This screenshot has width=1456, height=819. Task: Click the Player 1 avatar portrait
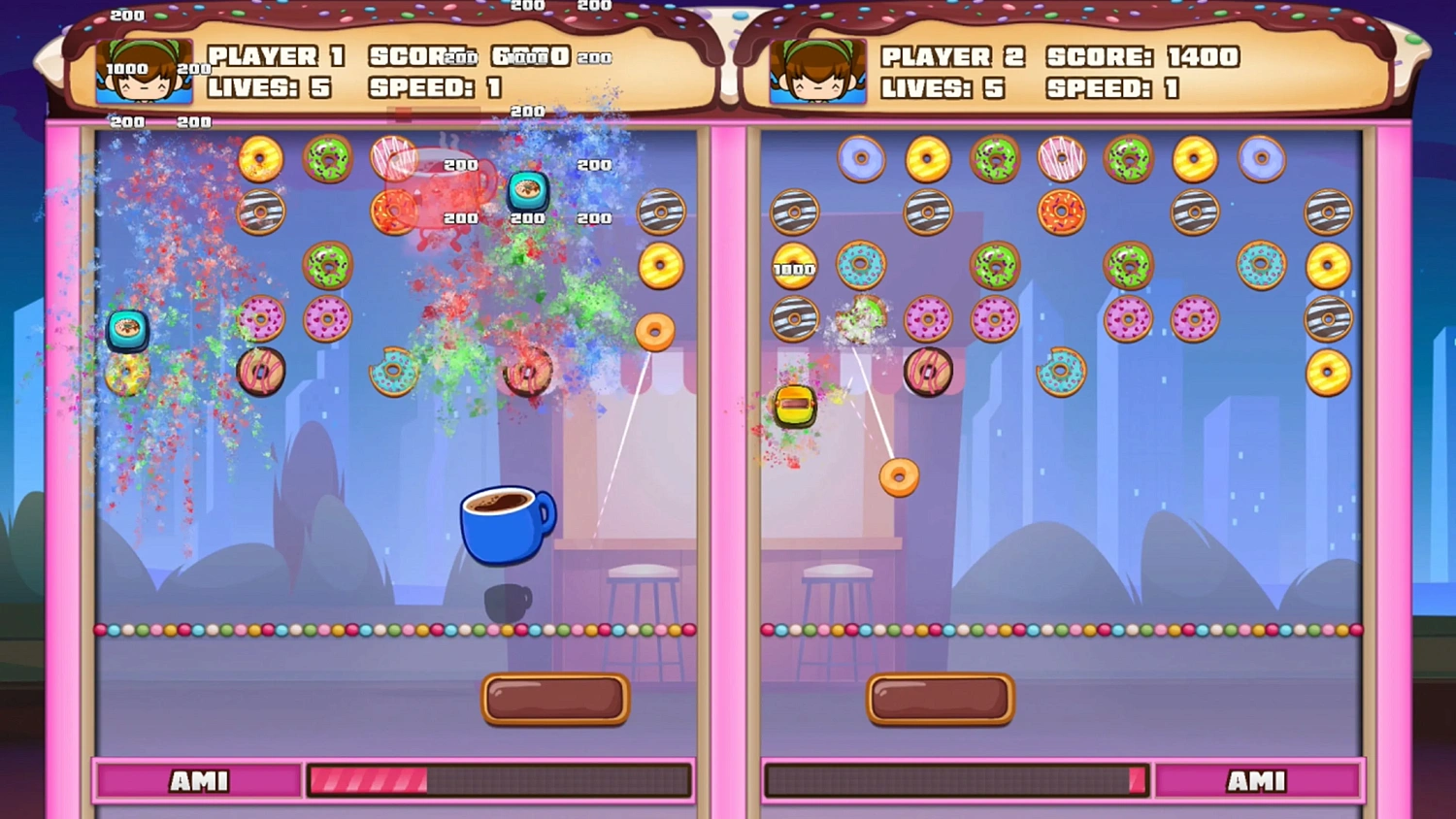(x=141, y=70)
